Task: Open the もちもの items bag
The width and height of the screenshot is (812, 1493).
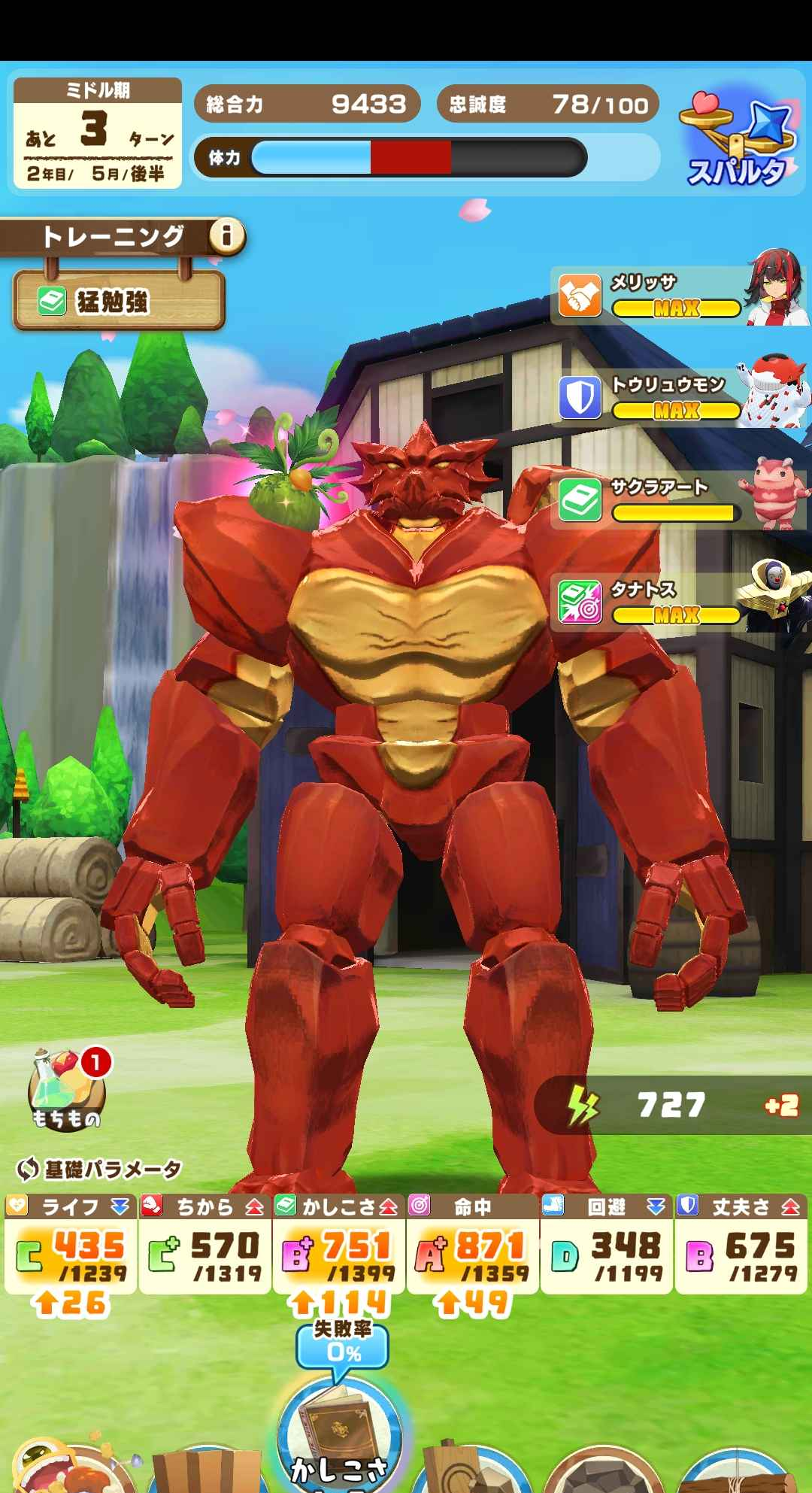Action: click(66, 1091)
